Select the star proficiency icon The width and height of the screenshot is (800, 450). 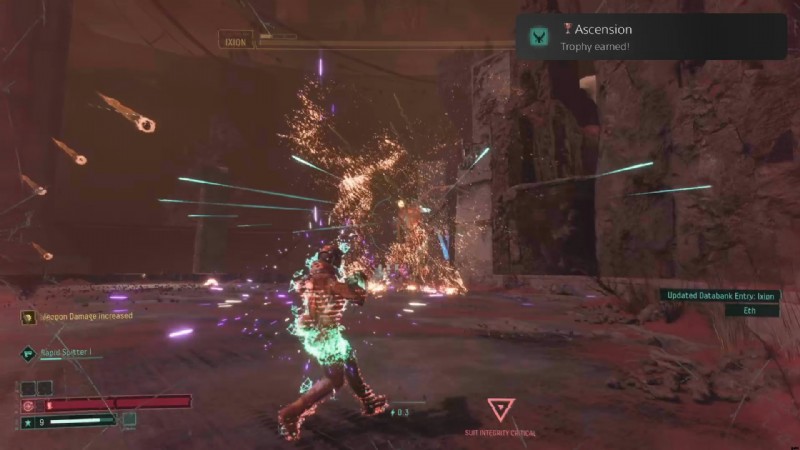point(28,421)
